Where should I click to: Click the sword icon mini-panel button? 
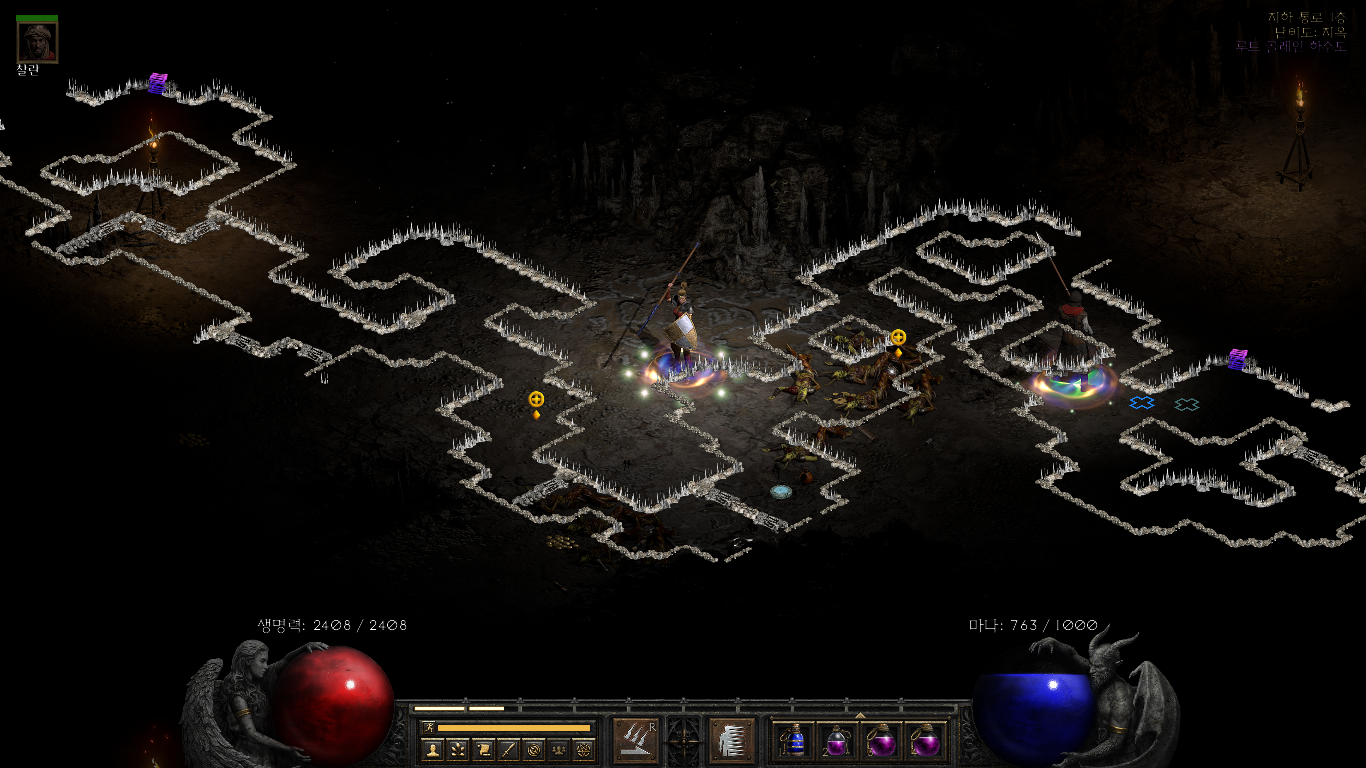[x=508, y=749]
